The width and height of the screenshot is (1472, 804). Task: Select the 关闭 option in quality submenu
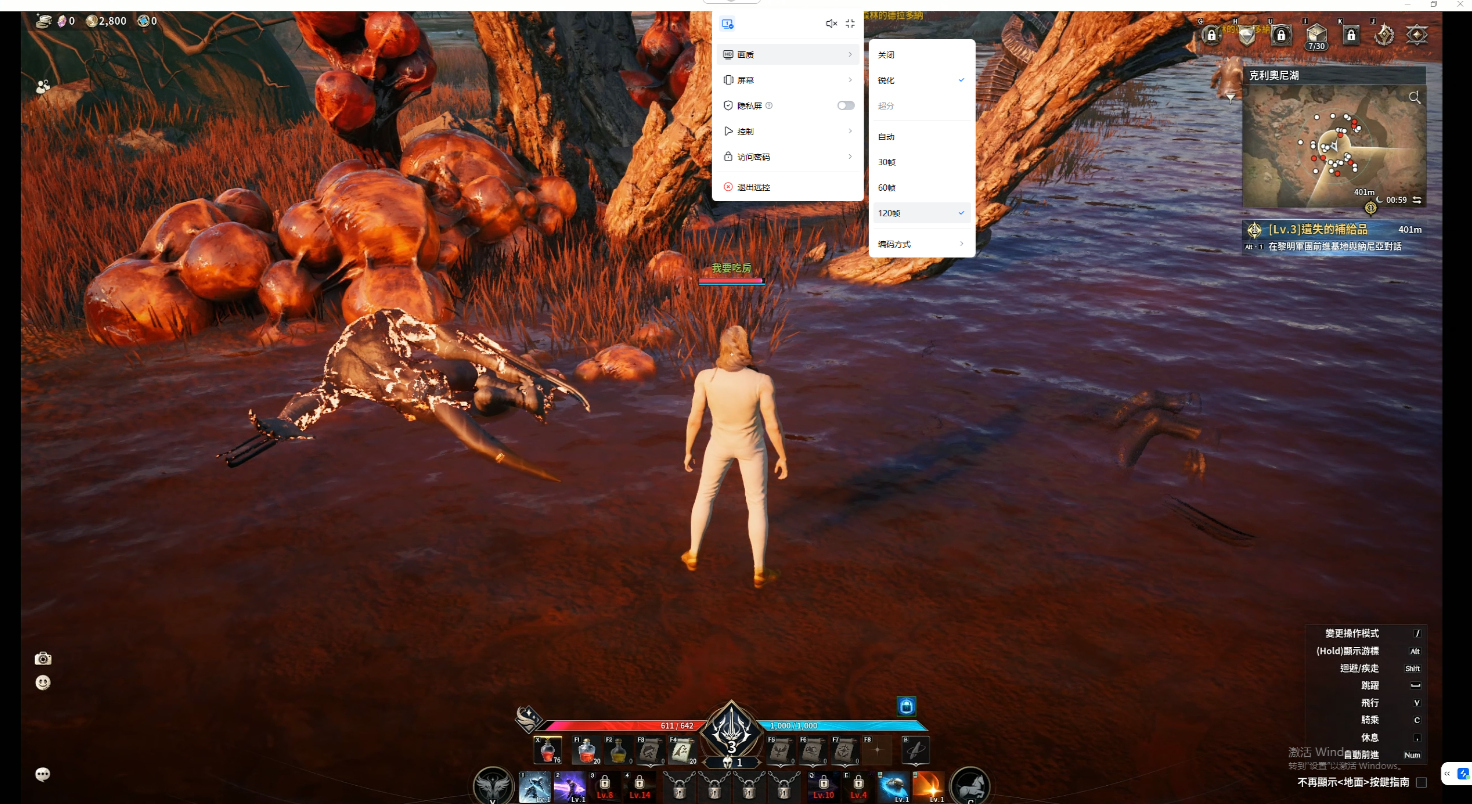tap(921, 55)
